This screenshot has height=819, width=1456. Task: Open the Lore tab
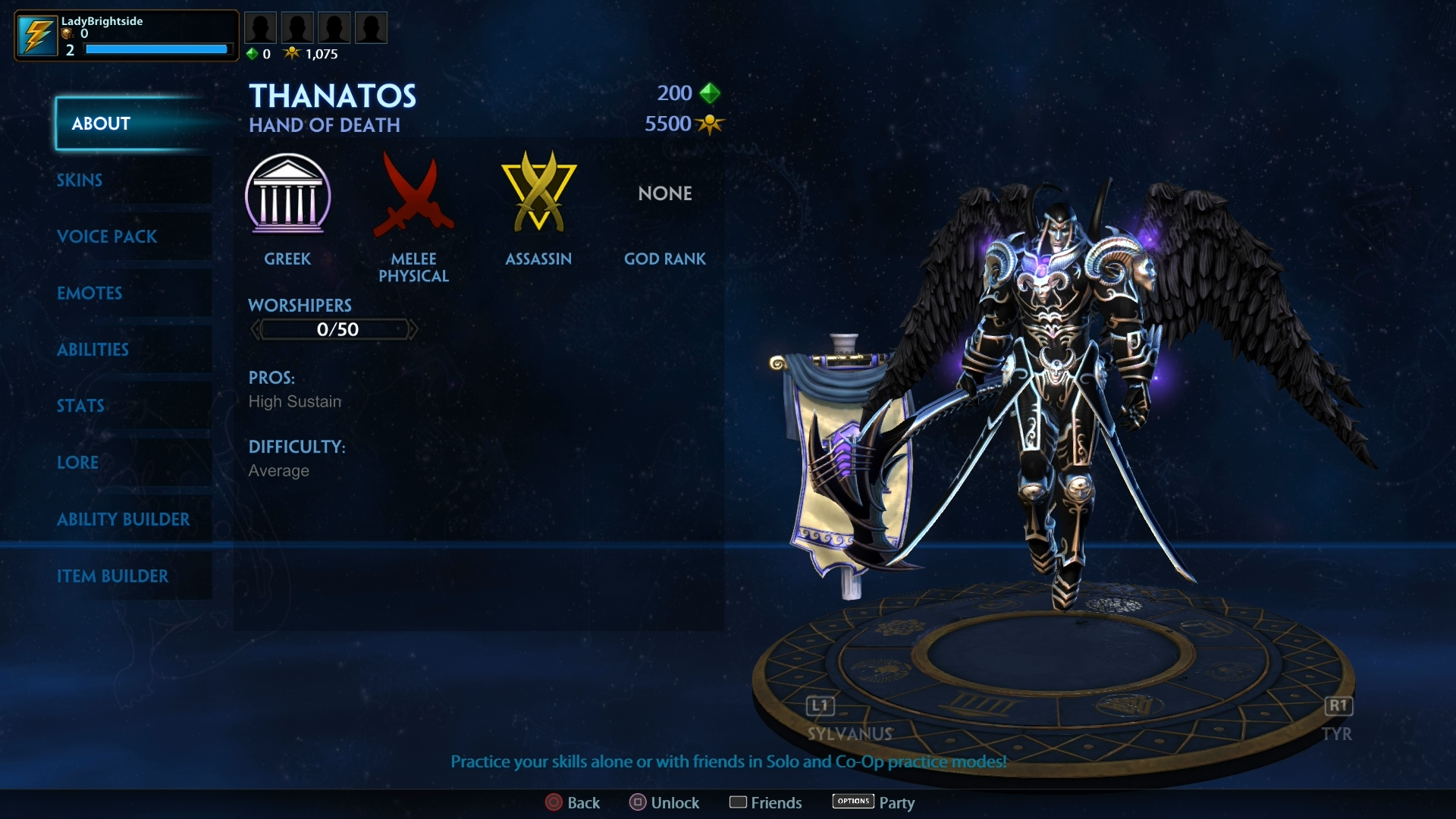(x=77, y=463)
